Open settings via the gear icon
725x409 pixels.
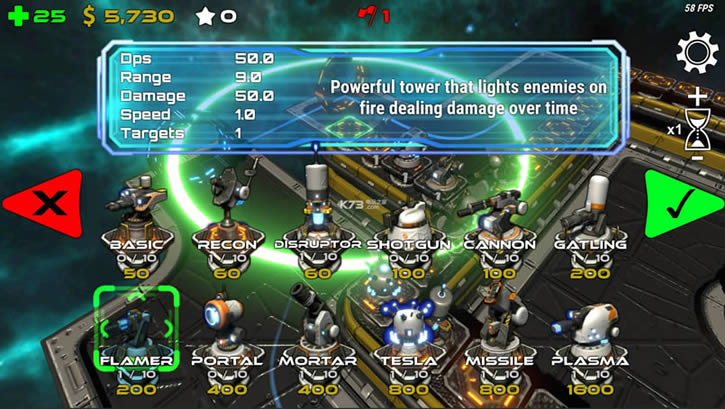pyautogui.click(x=697, y=52)
